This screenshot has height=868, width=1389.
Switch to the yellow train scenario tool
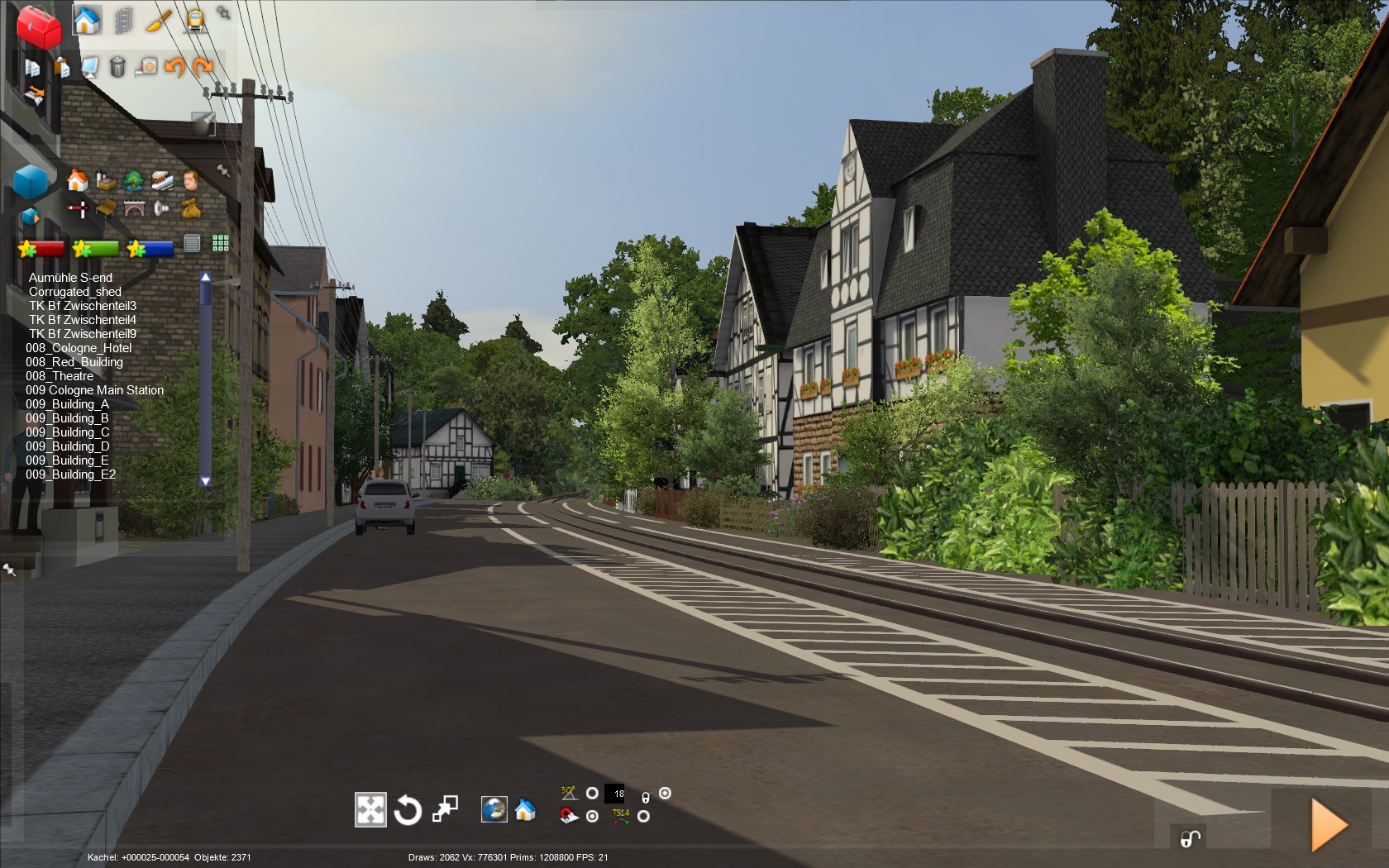point(194,20)
